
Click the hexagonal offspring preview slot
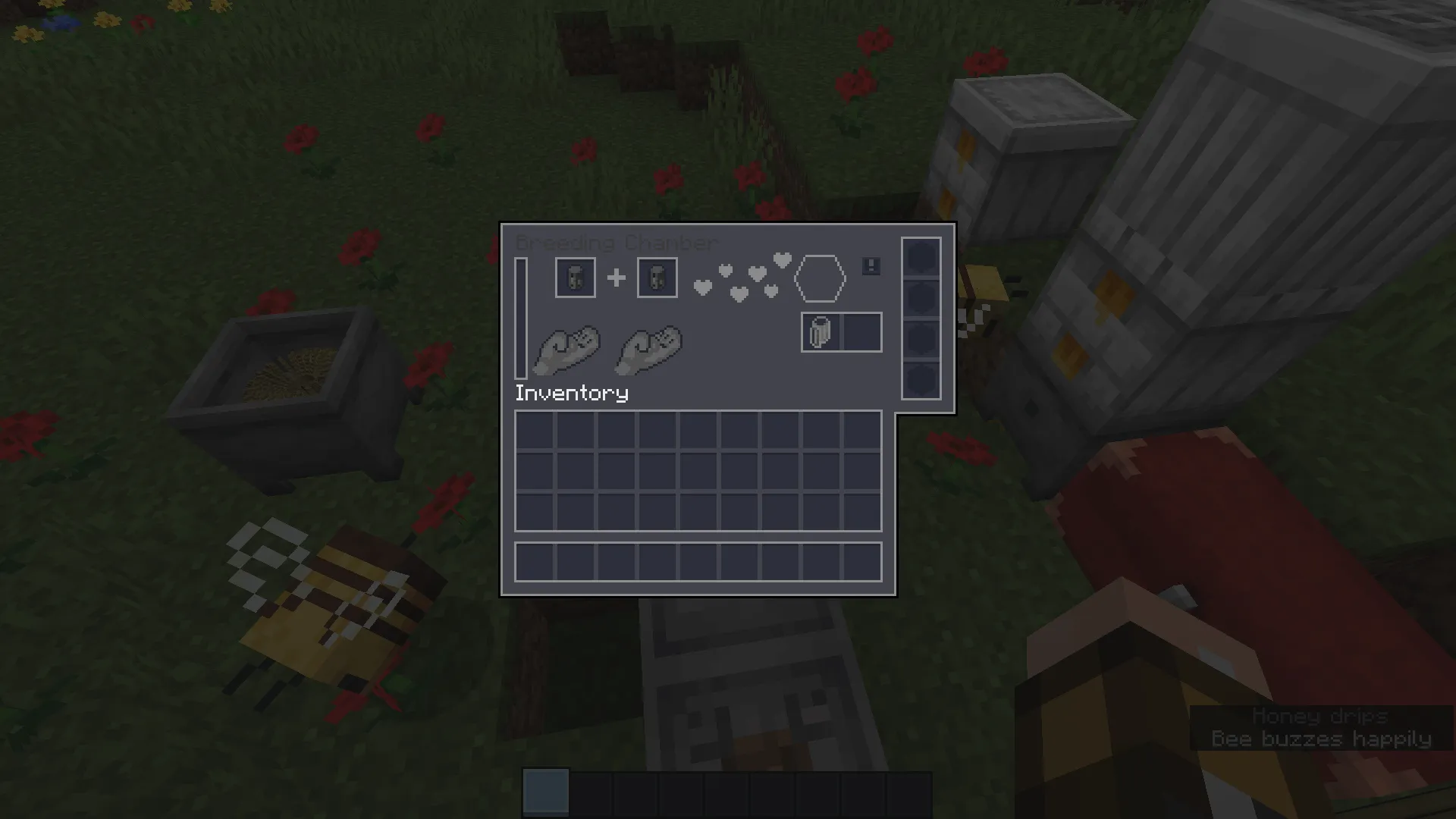tap(821, 278)
